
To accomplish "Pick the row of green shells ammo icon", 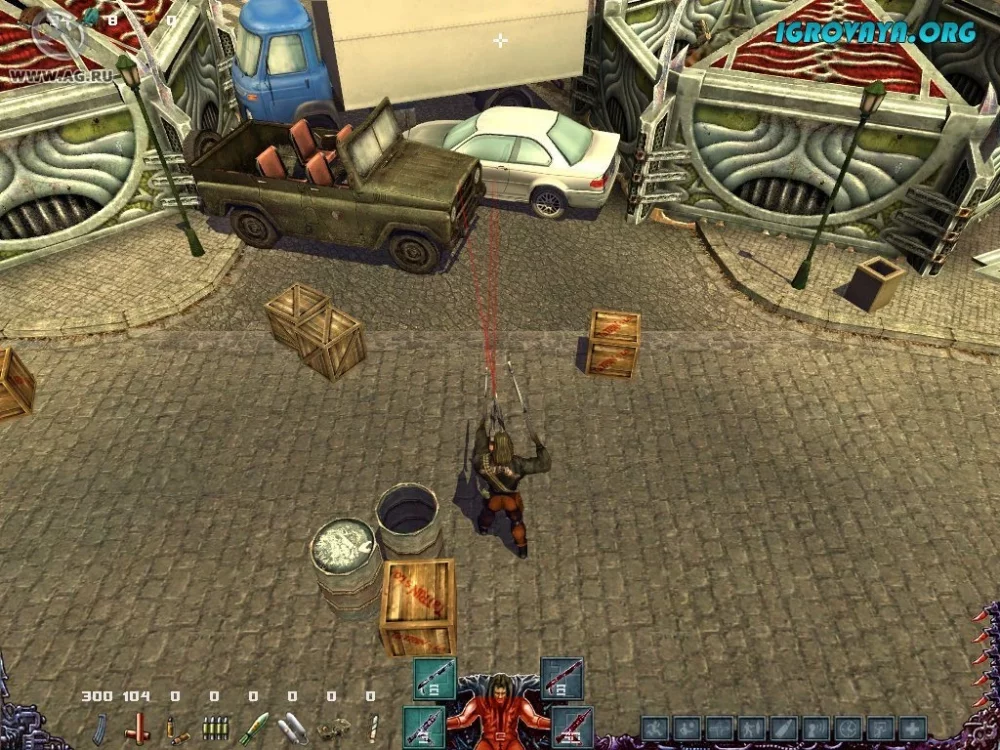I will point(214,727).
